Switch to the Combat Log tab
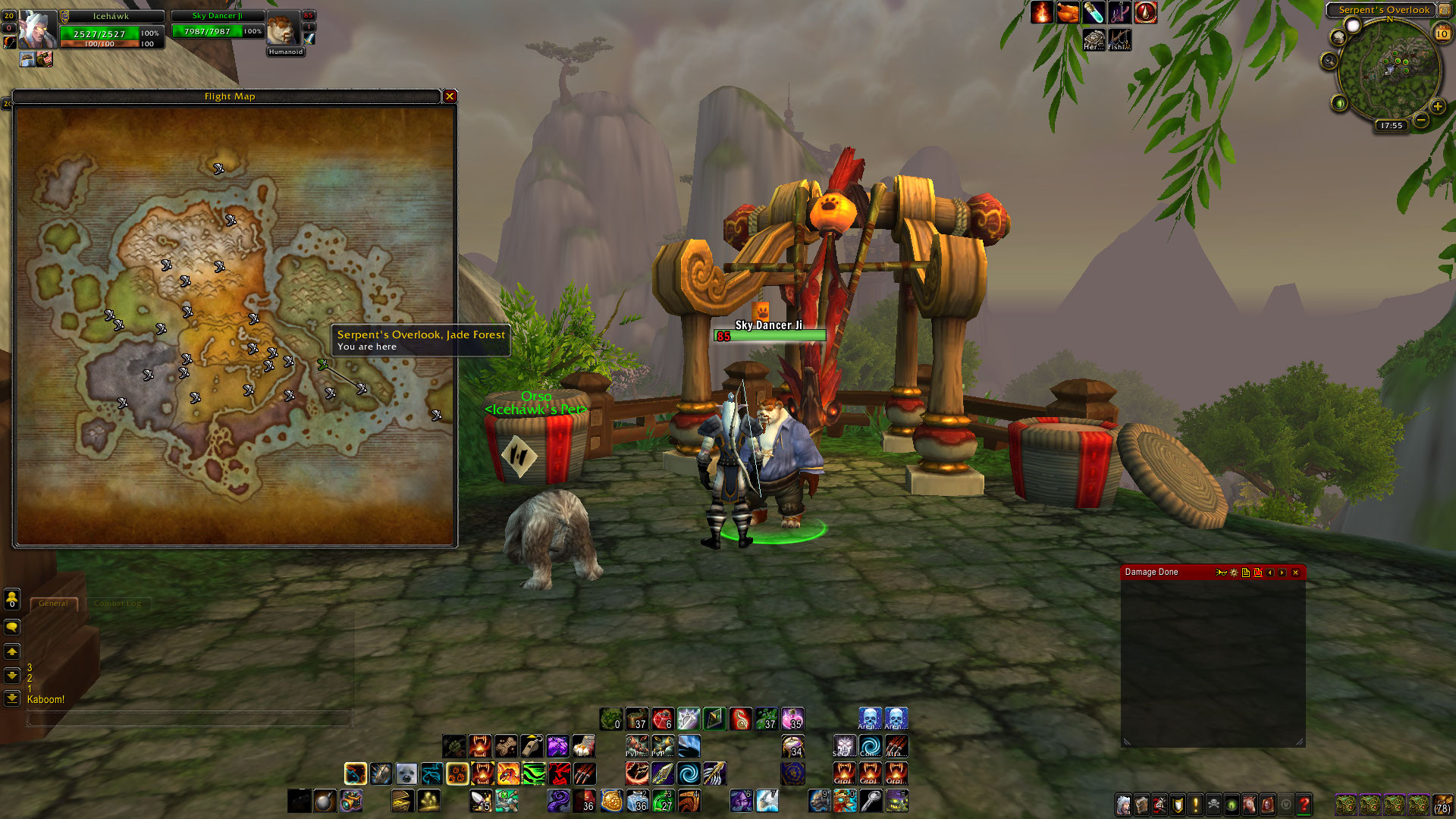Image resolution: width=1456 pixels, height=819 pixels. (x=118, y=604)
